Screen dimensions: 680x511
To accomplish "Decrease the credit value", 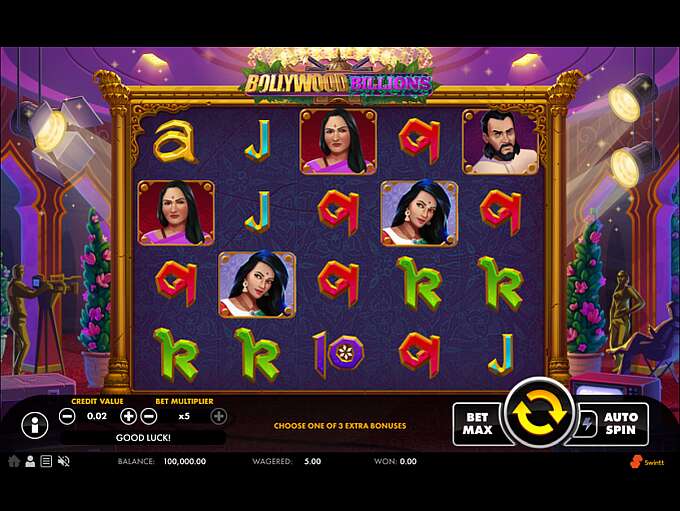I will tap(66, 416).
